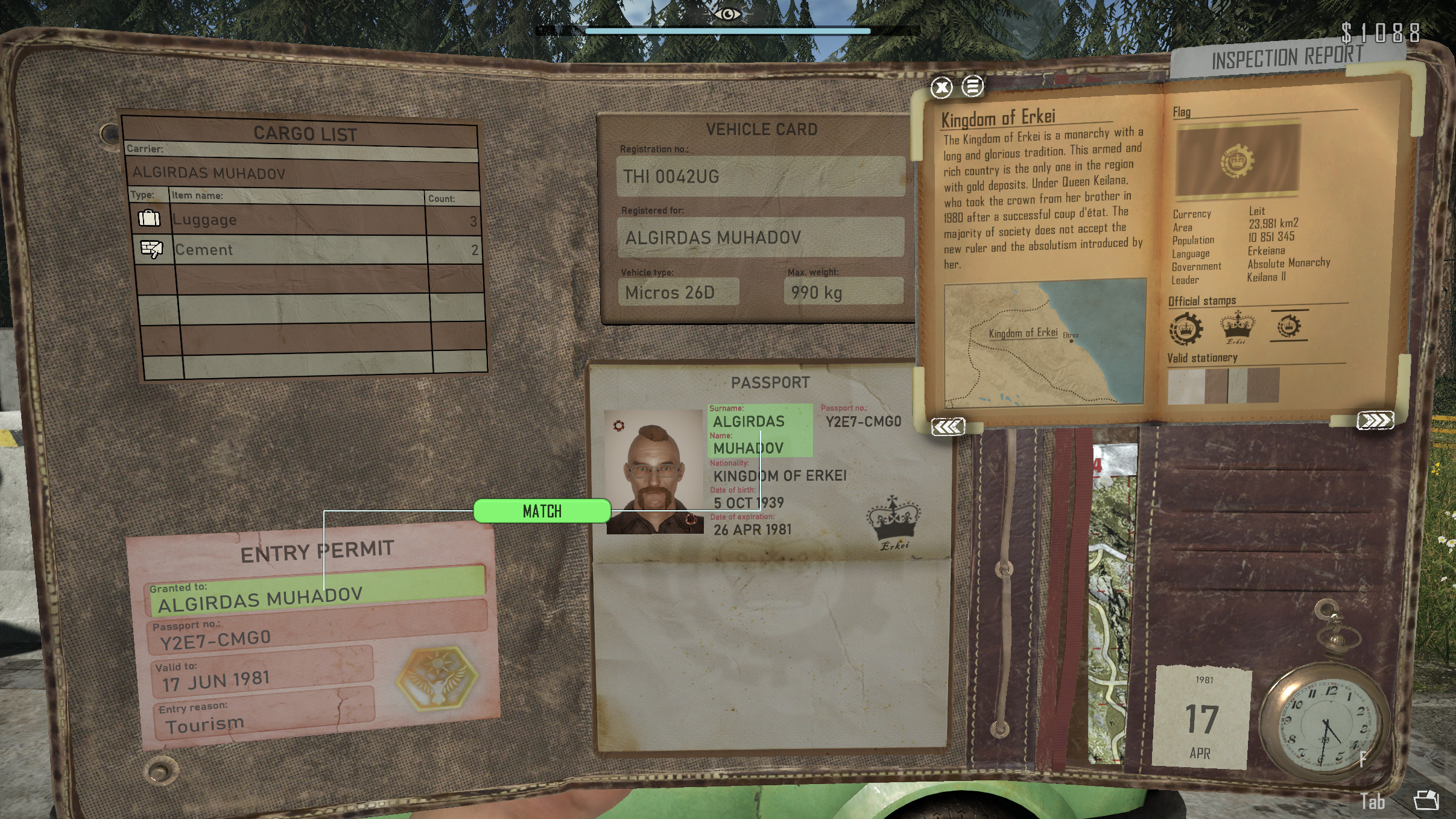Viewport: 1456px width, 819px height.
Task: Flip rulebook back with the left chevron
Action: click(948, 425)
